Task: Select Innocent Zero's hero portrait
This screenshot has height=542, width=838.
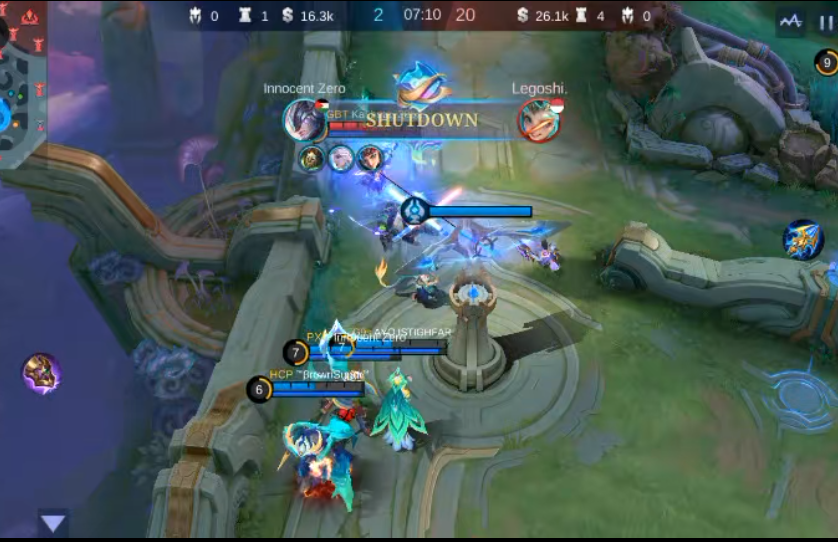Action: 305,120
